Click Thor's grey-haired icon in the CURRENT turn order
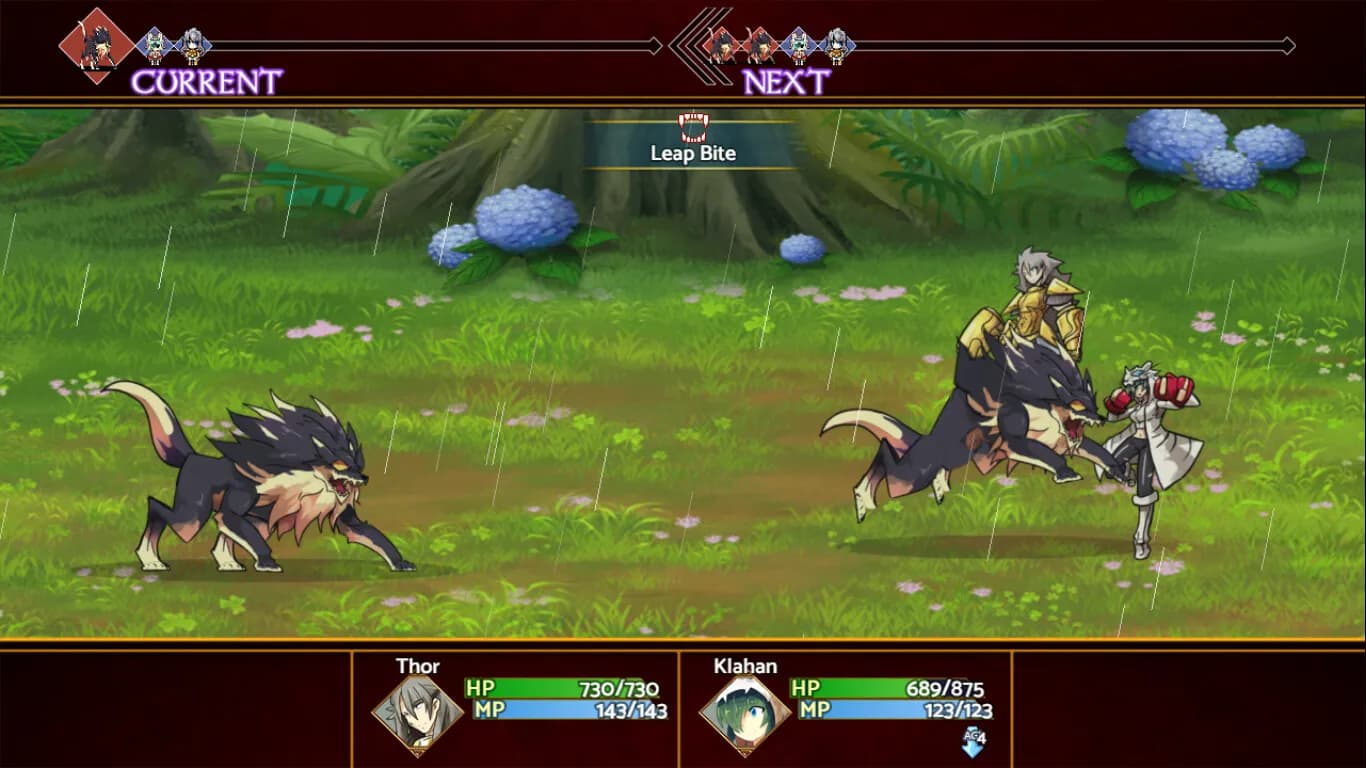 click(x=191, y=46)
